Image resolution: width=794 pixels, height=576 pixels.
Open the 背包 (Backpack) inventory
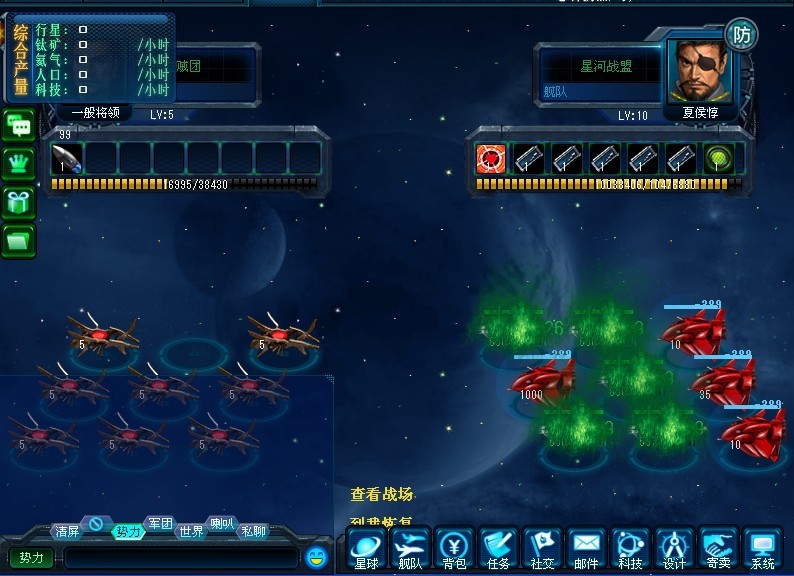click(455, 550)
